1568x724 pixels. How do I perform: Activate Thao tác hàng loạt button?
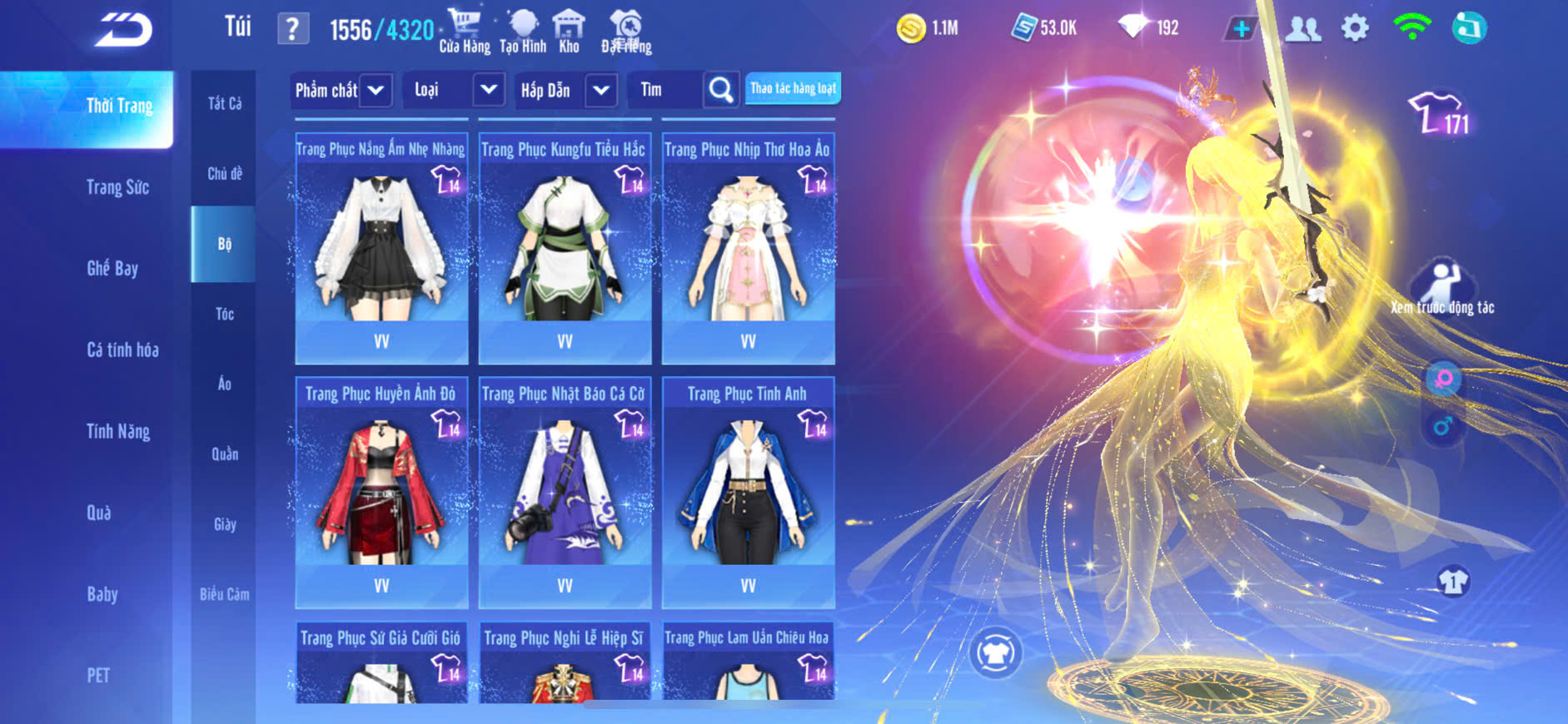point(793,88)
